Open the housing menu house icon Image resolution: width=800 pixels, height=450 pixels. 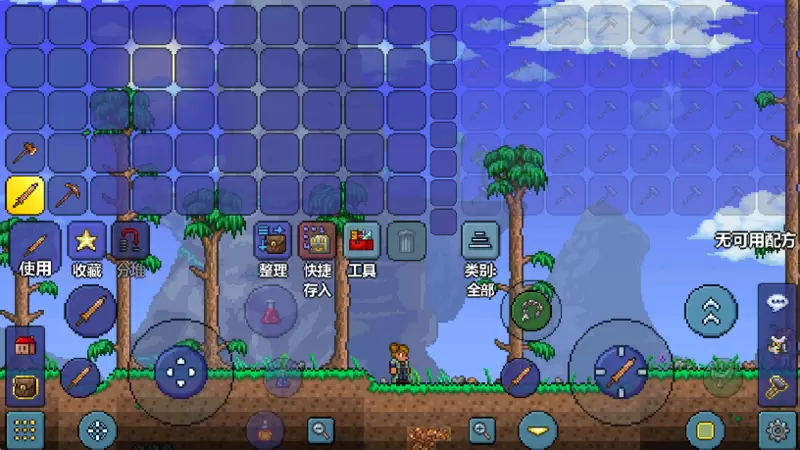[x=26, y=346]
